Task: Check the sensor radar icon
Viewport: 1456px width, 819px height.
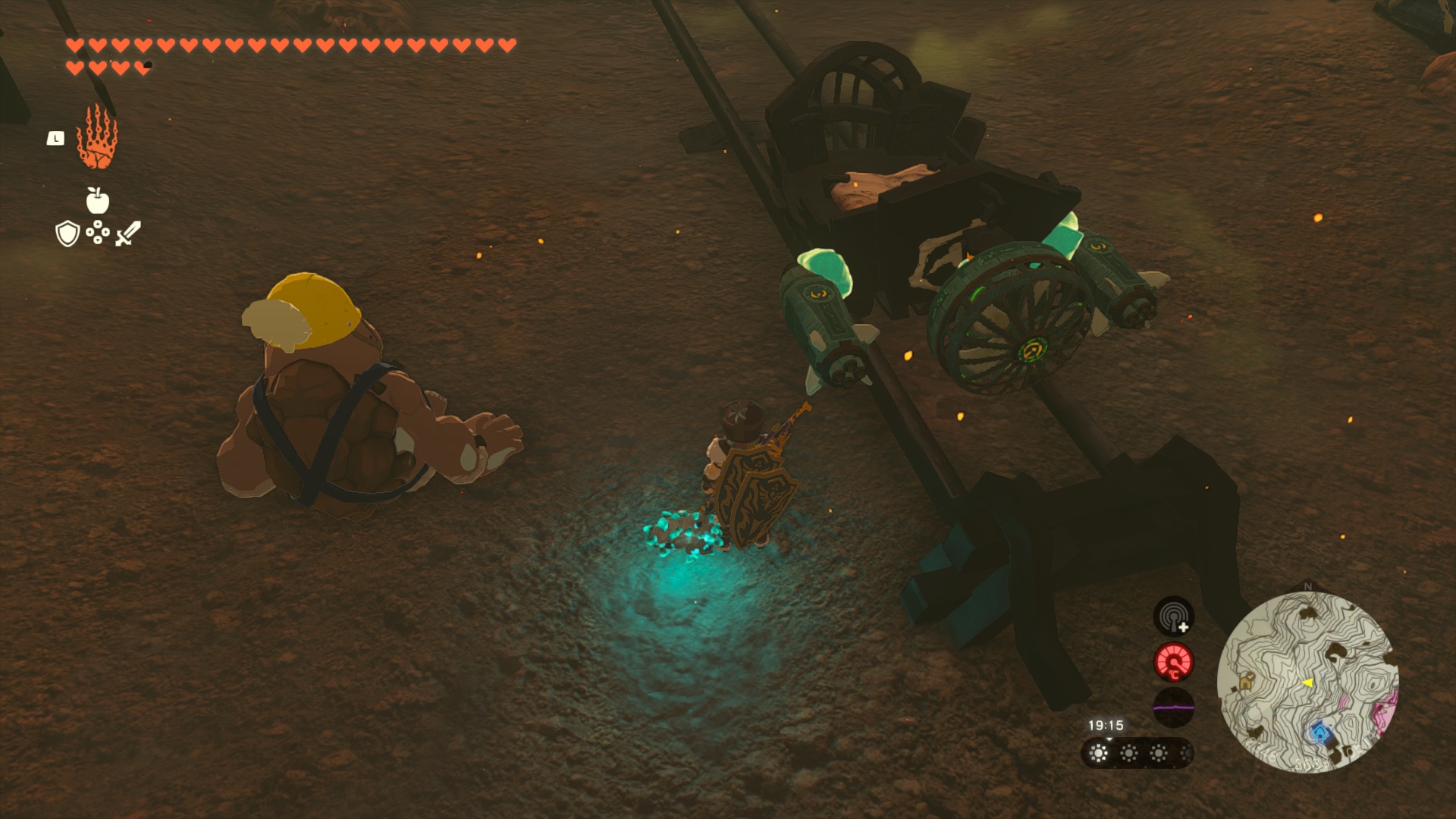Action: pyautogui.click(x=1173, y=617)
